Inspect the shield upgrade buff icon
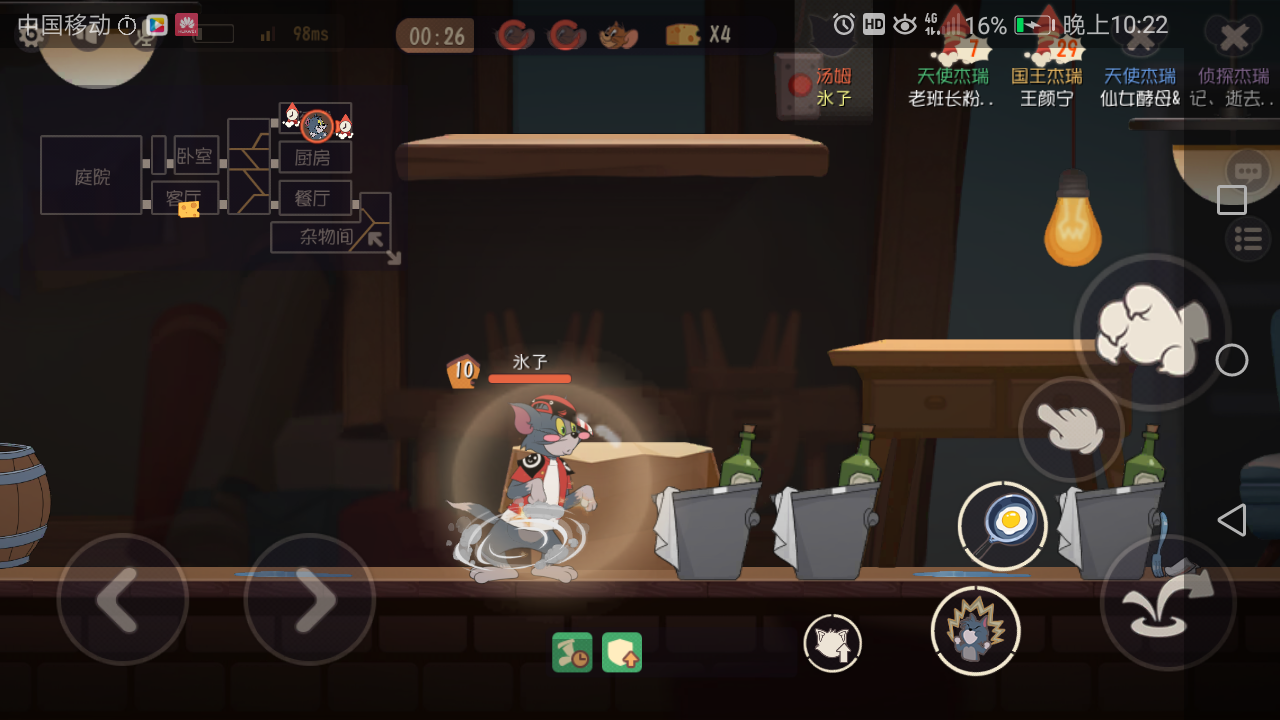Screen dimensions: 1280x720 [621, 651]
